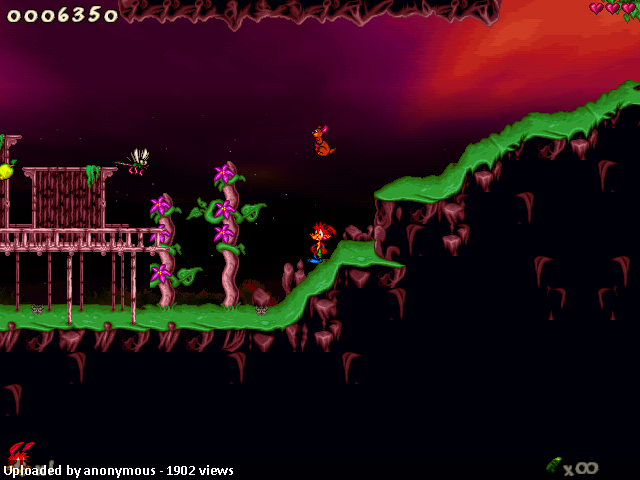Click the red rabbit head lives icon
This screenshot has width=640, height=480.
tap(20, 455)
